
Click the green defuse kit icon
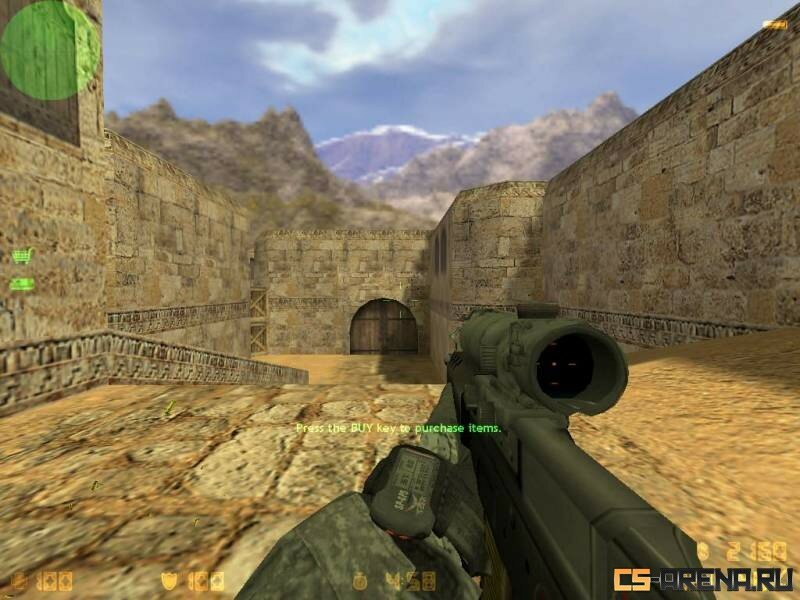pyautogui.click(x=22, y=284)
